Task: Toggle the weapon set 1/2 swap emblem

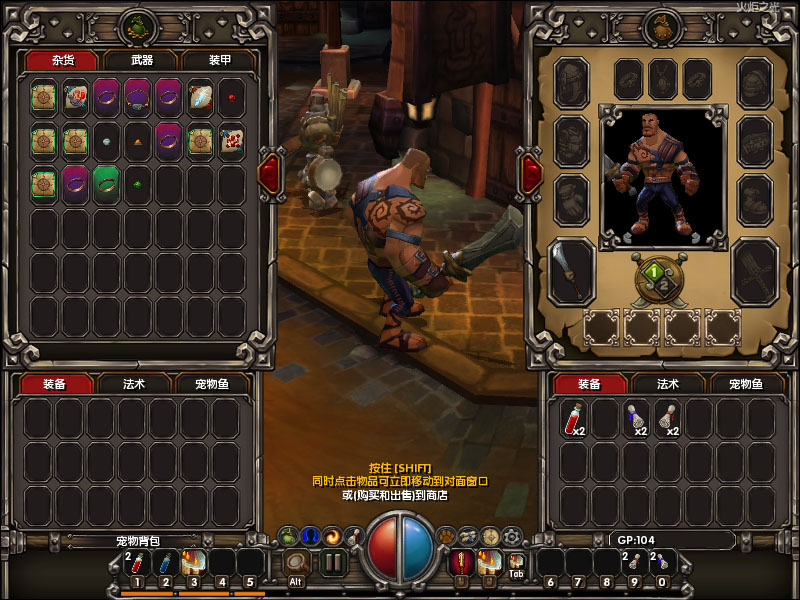Action: (x=653, y=273)
